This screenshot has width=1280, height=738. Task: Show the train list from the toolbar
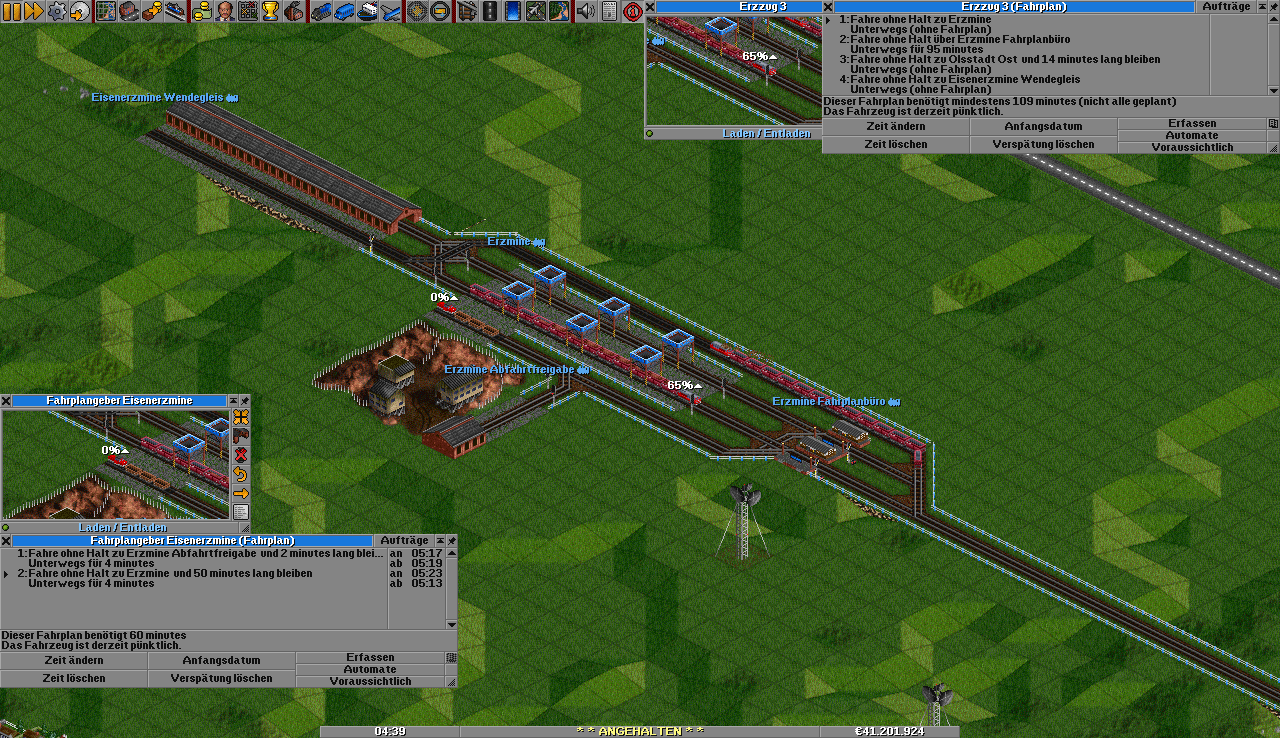pyautogui.click(x=321, y=11)
